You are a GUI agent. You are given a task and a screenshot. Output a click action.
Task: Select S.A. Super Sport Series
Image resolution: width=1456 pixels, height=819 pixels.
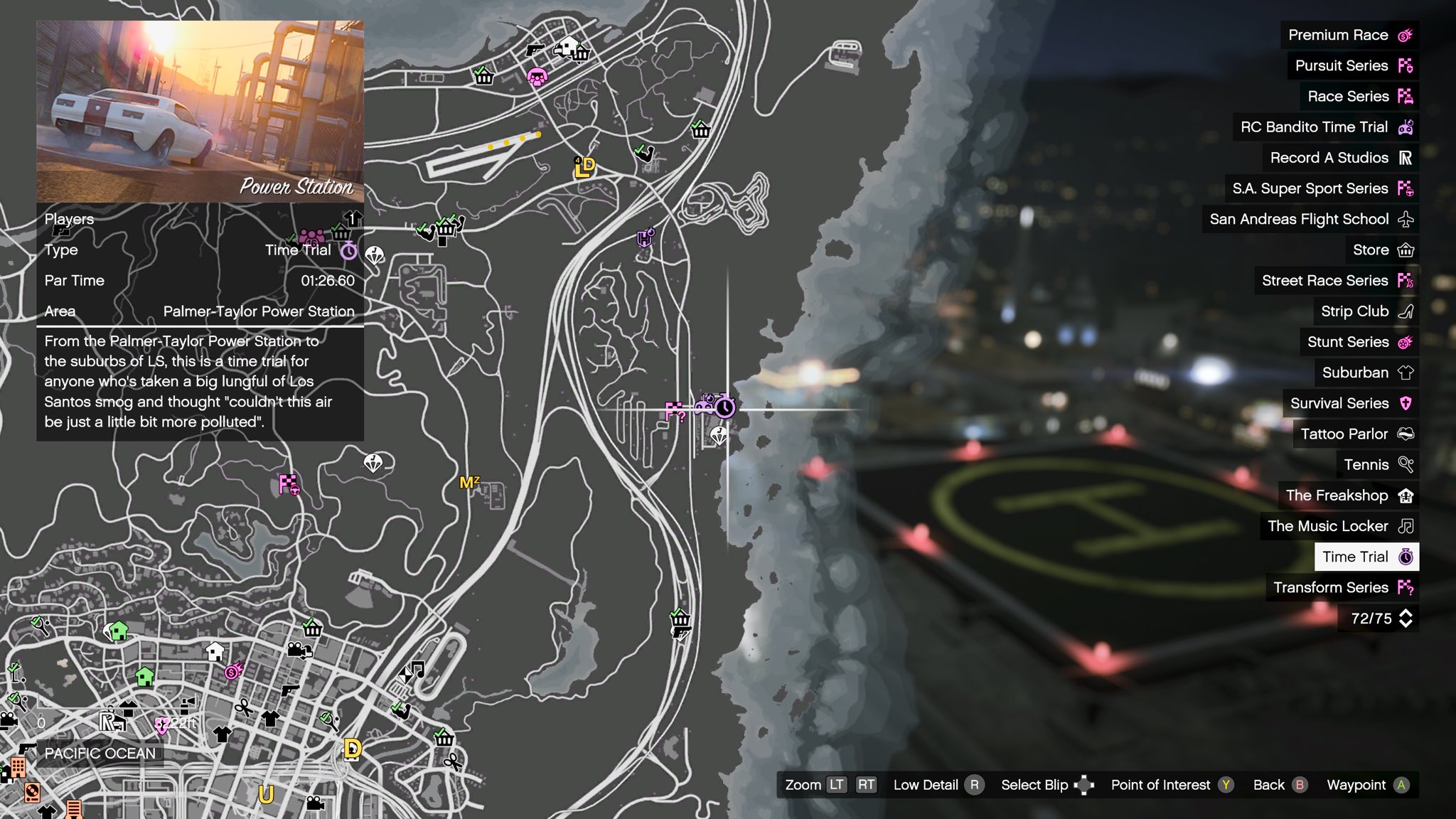[x=1321, y=188]
